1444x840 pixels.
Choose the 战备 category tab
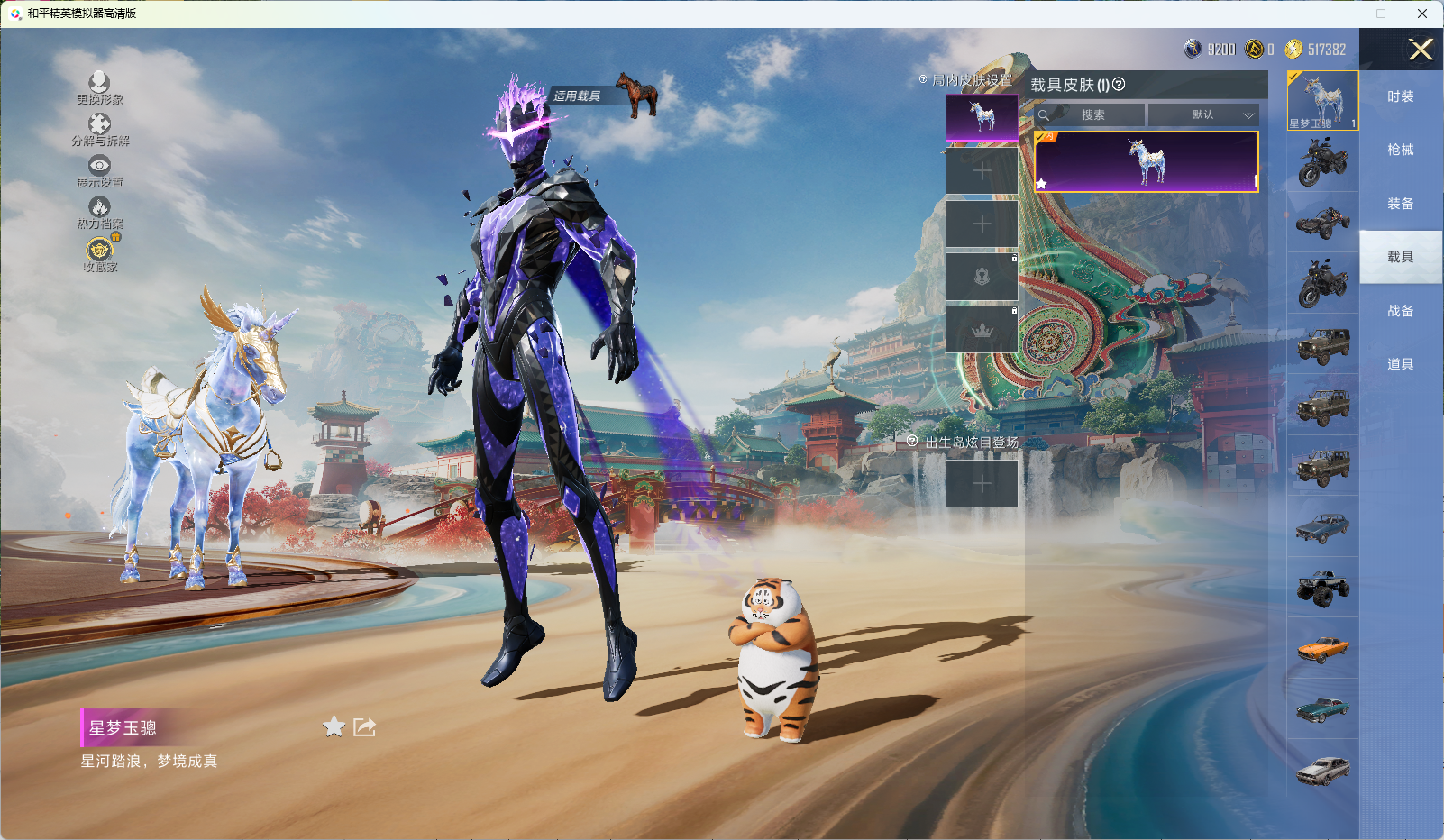[1400, 311]
